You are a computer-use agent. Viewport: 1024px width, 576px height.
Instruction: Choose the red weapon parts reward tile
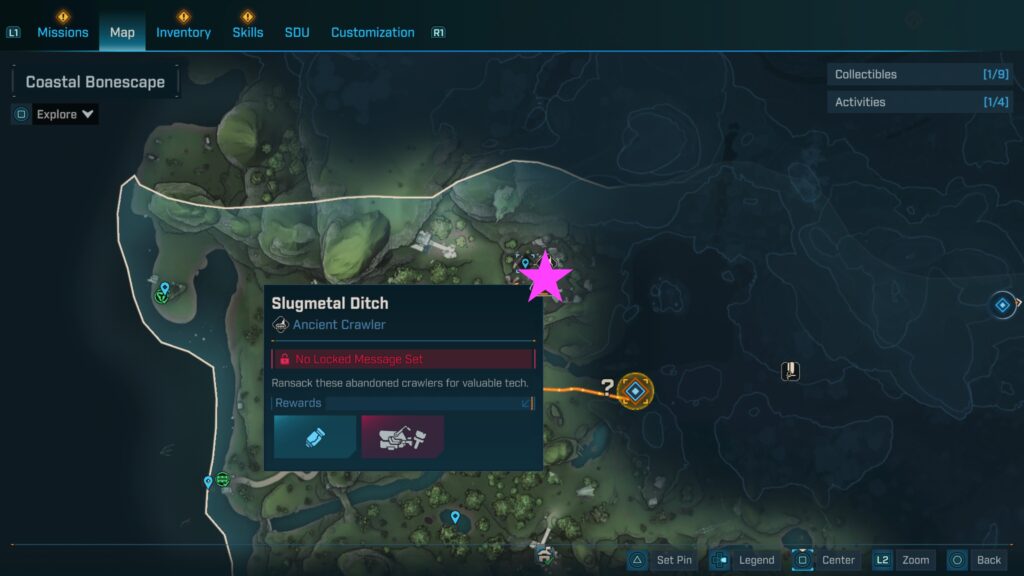[402, 437]
